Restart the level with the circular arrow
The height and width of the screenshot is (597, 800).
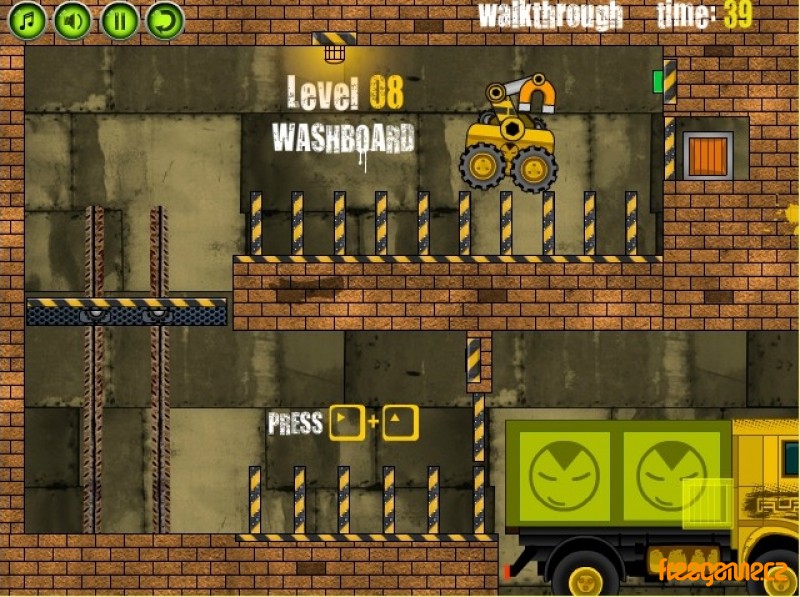point(165,20)
